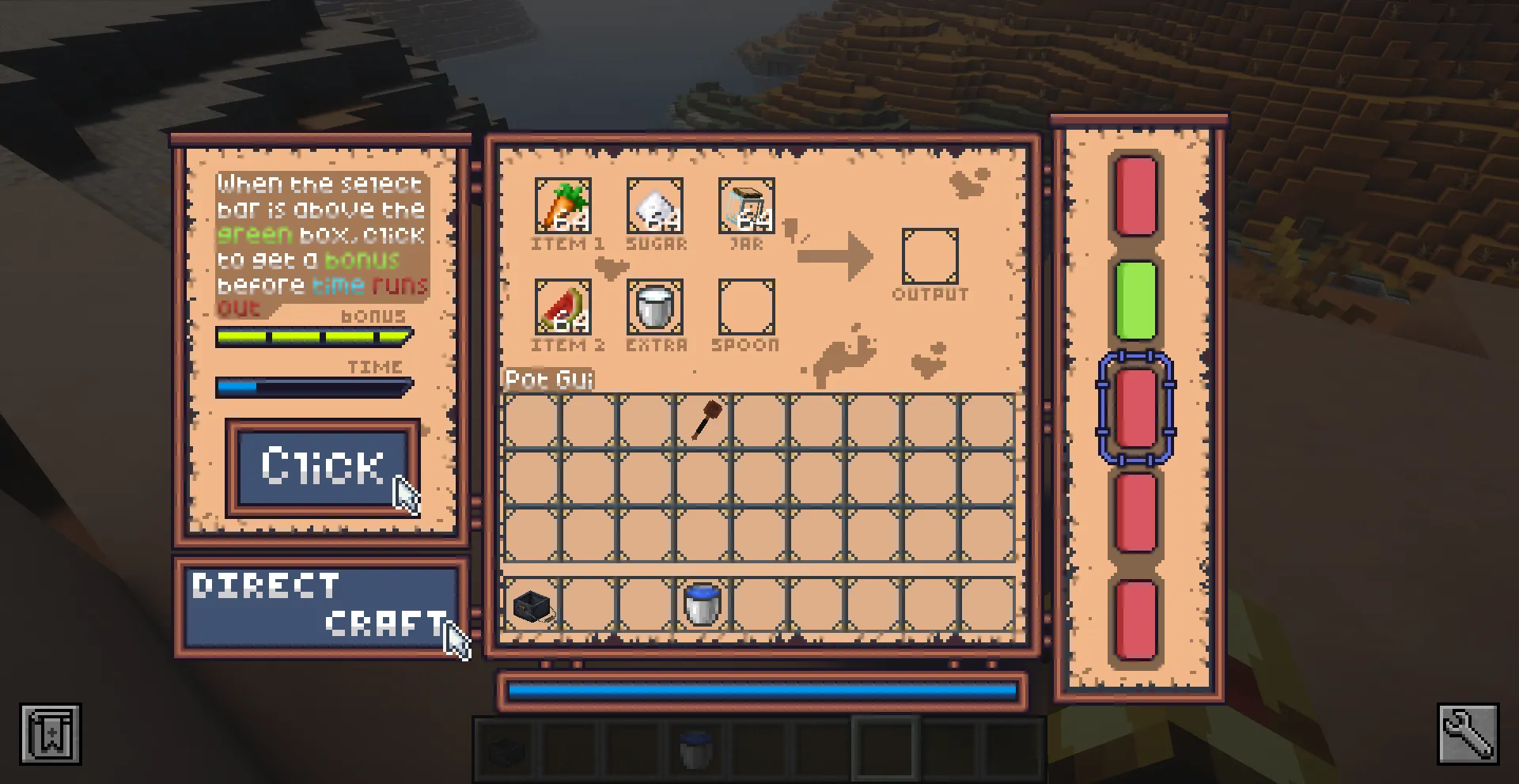Grab the jar stack from the Jar slot
The height and width of the screenshot is (784, 1519).
[x=744, y=207]
